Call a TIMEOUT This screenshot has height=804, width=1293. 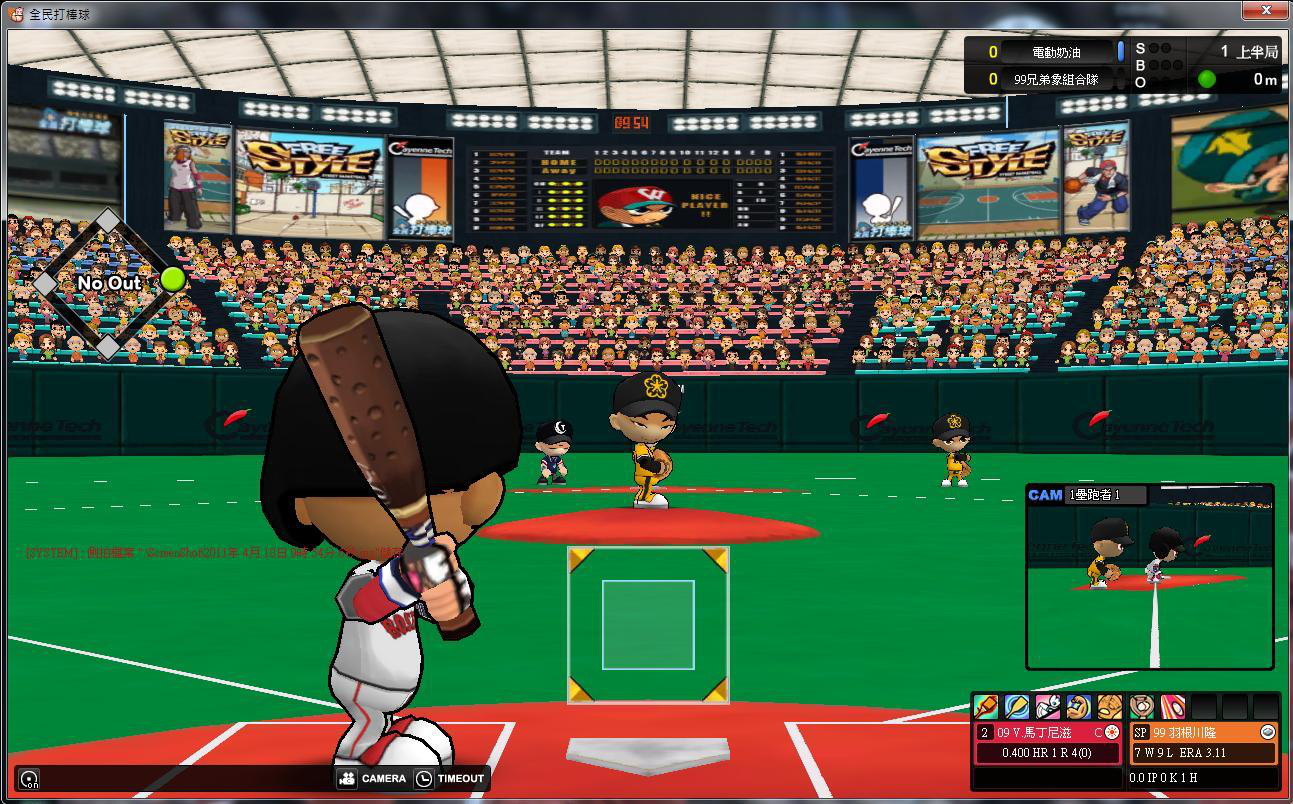(x=450, y=779)
